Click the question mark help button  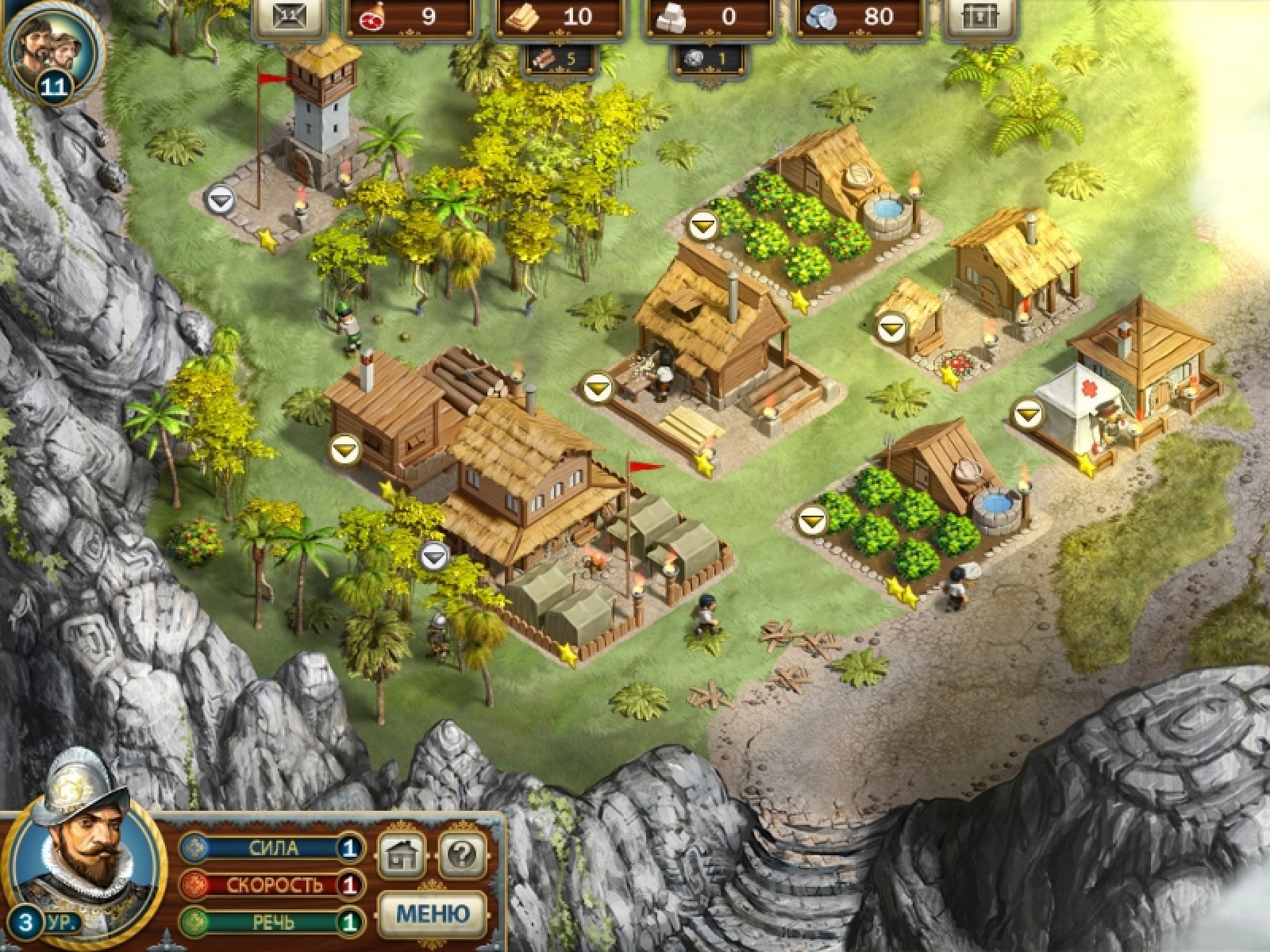coord(462,855)
